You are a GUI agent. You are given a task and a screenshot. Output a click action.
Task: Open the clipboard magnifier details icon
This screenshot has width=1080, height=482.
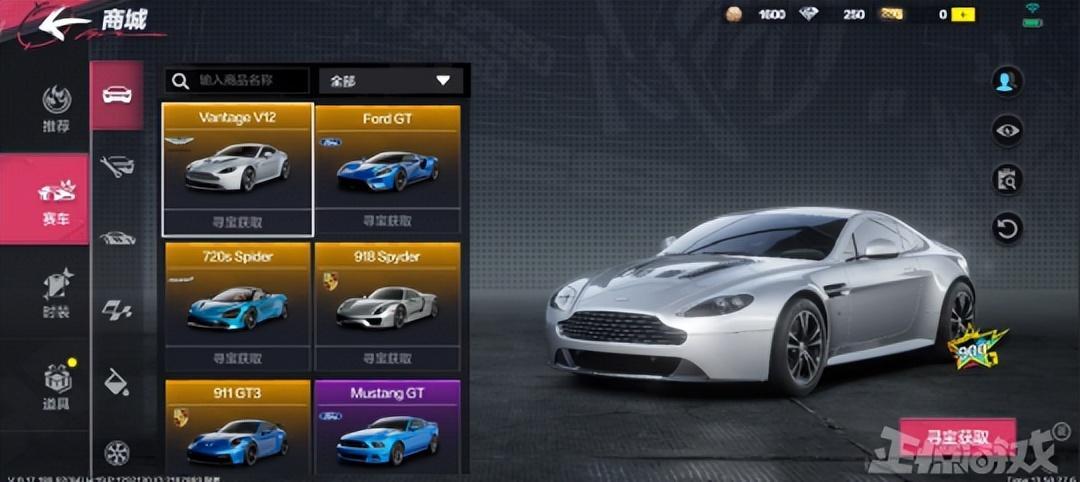pyautogui.click(x=1006, y=179)
